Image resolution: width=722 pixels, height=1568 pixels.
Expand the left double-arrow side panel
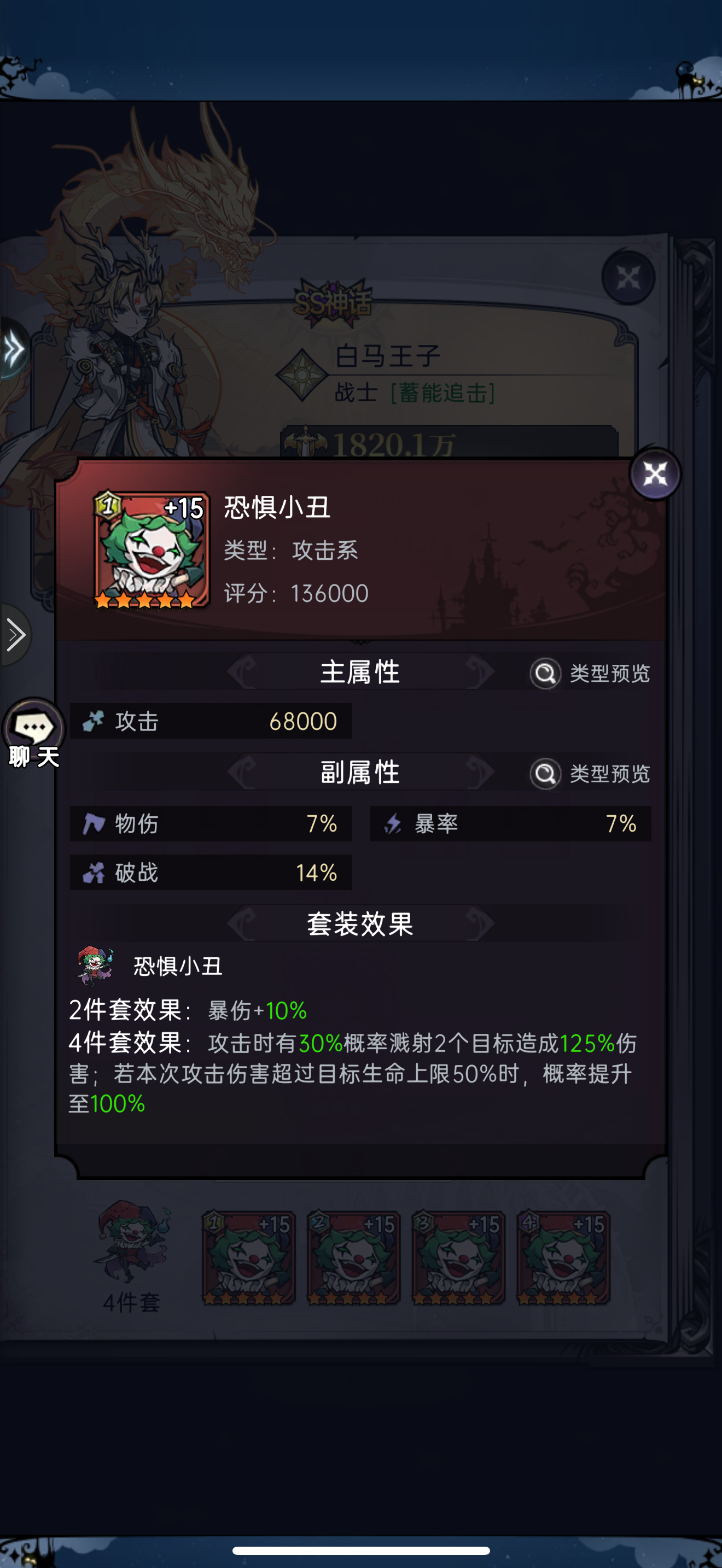coord(11,348)
